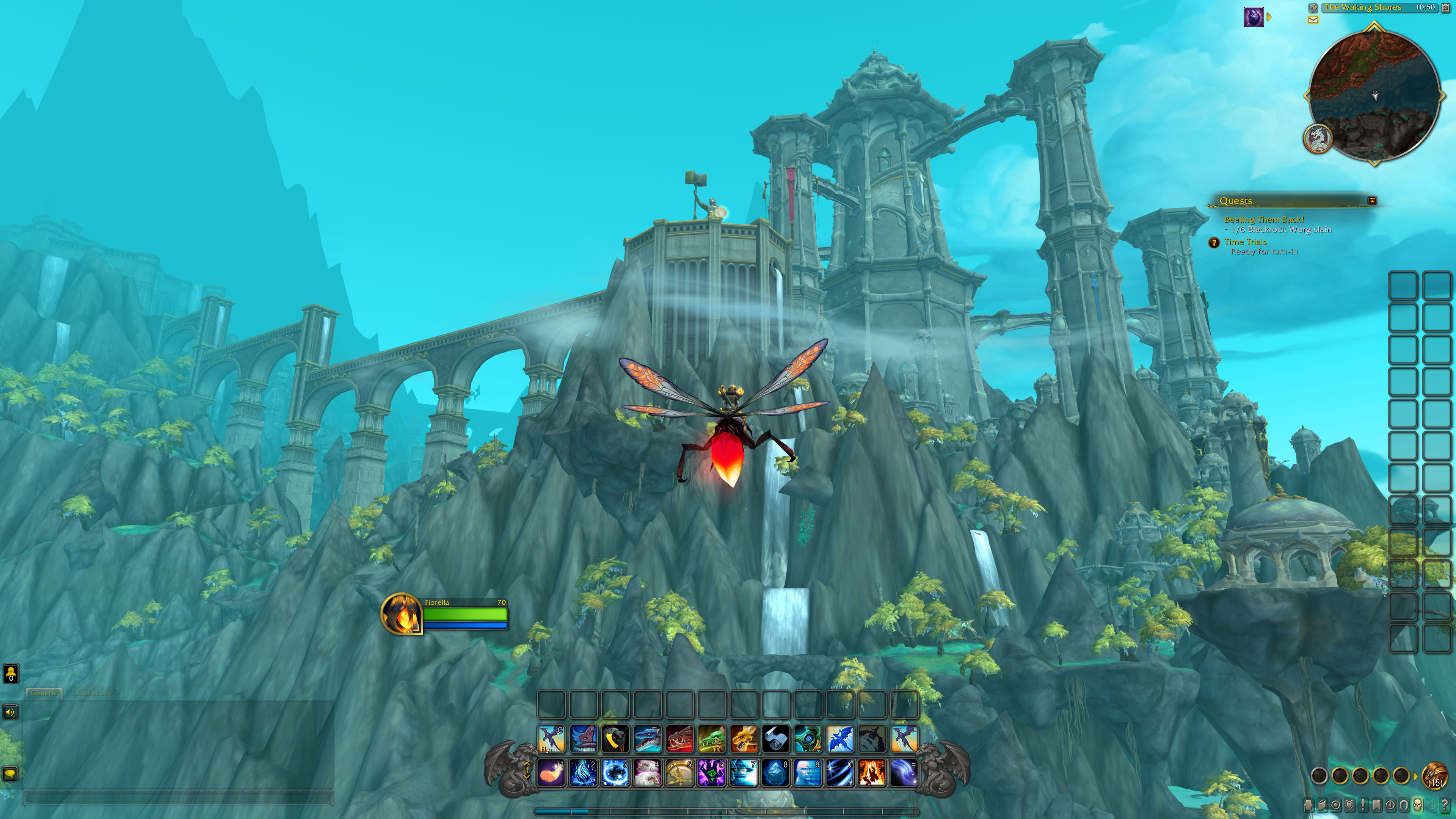The height and width of the screenshot is (819, 1456).
Task: Open the skull micro menu button
Action: tap(1418, 804)
